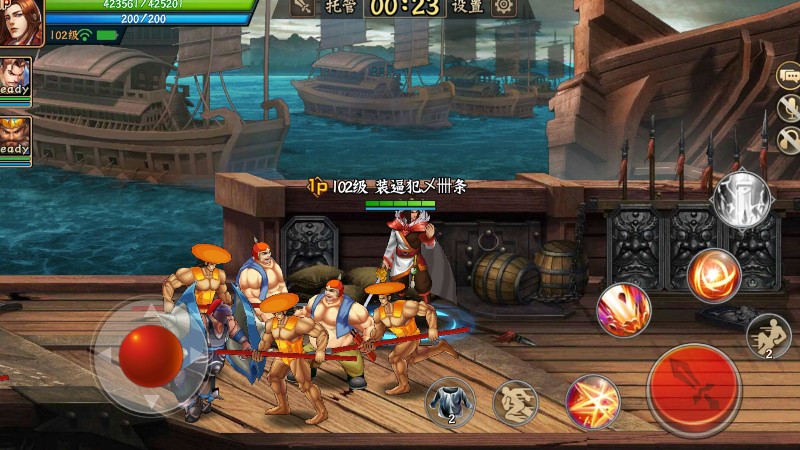Open the 设置 settings menu
This screenshot has width=800, height=450.
click(x=468, y=8)
